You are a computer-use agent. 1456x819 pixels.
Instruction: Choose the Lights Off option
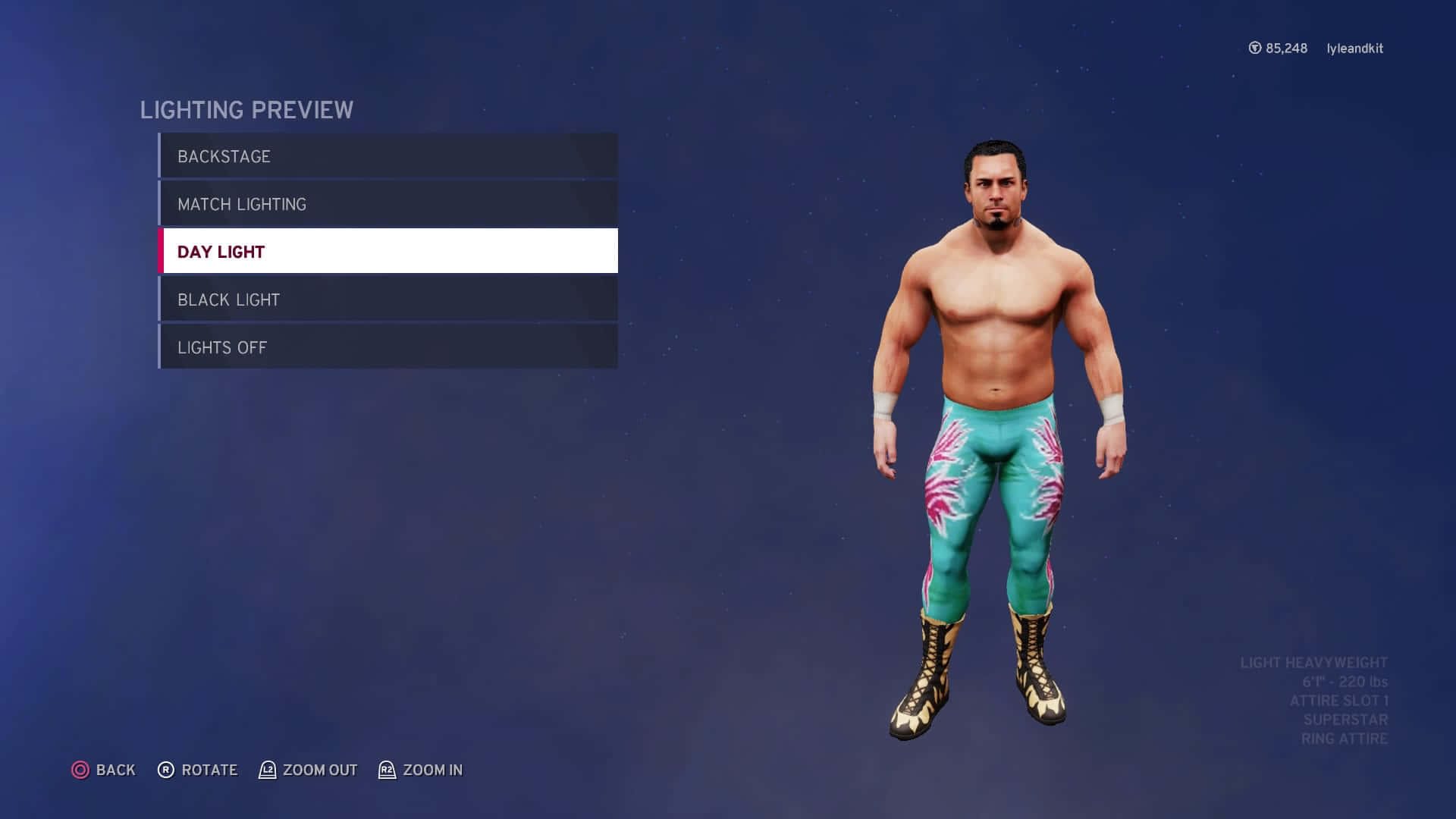point(388,347)
